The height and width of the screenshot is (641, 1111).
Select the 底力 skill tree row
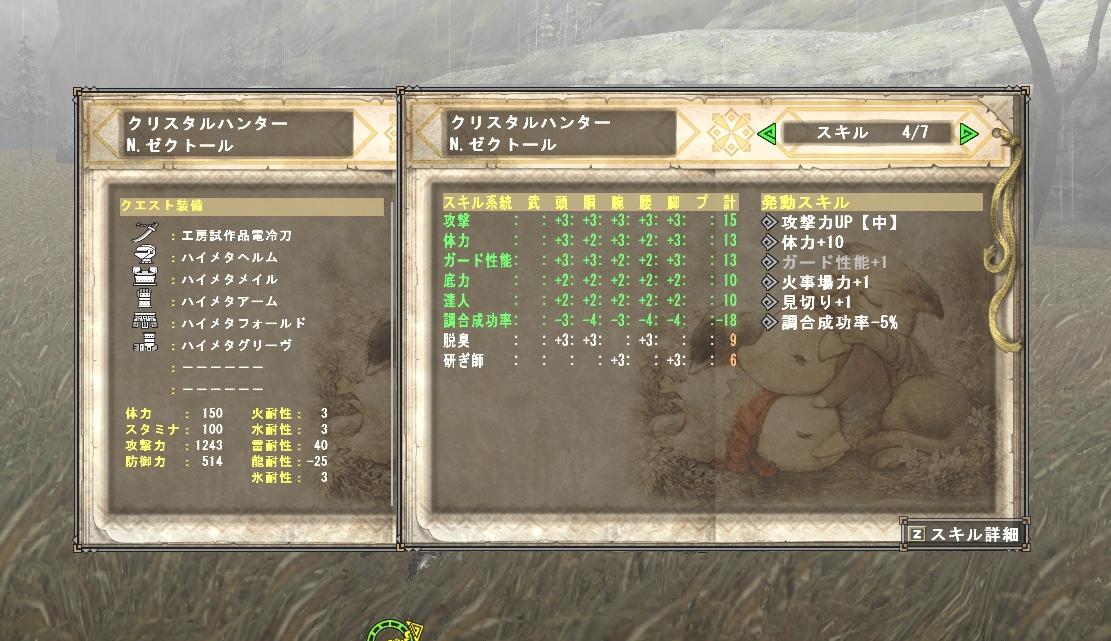pos(590,281)
